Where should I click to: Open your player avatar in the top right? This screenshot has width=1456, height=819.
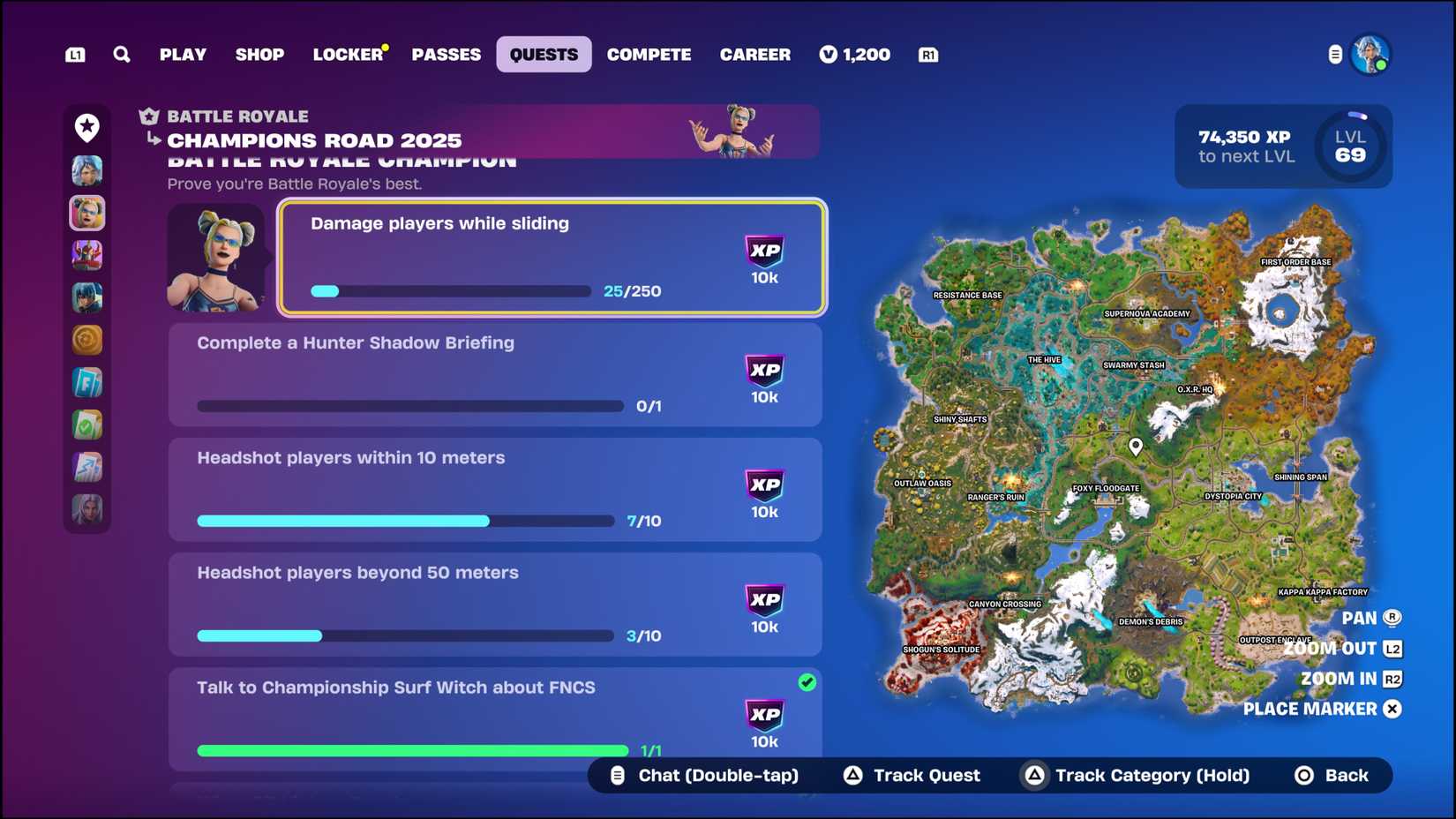[x=1371, y=55]
